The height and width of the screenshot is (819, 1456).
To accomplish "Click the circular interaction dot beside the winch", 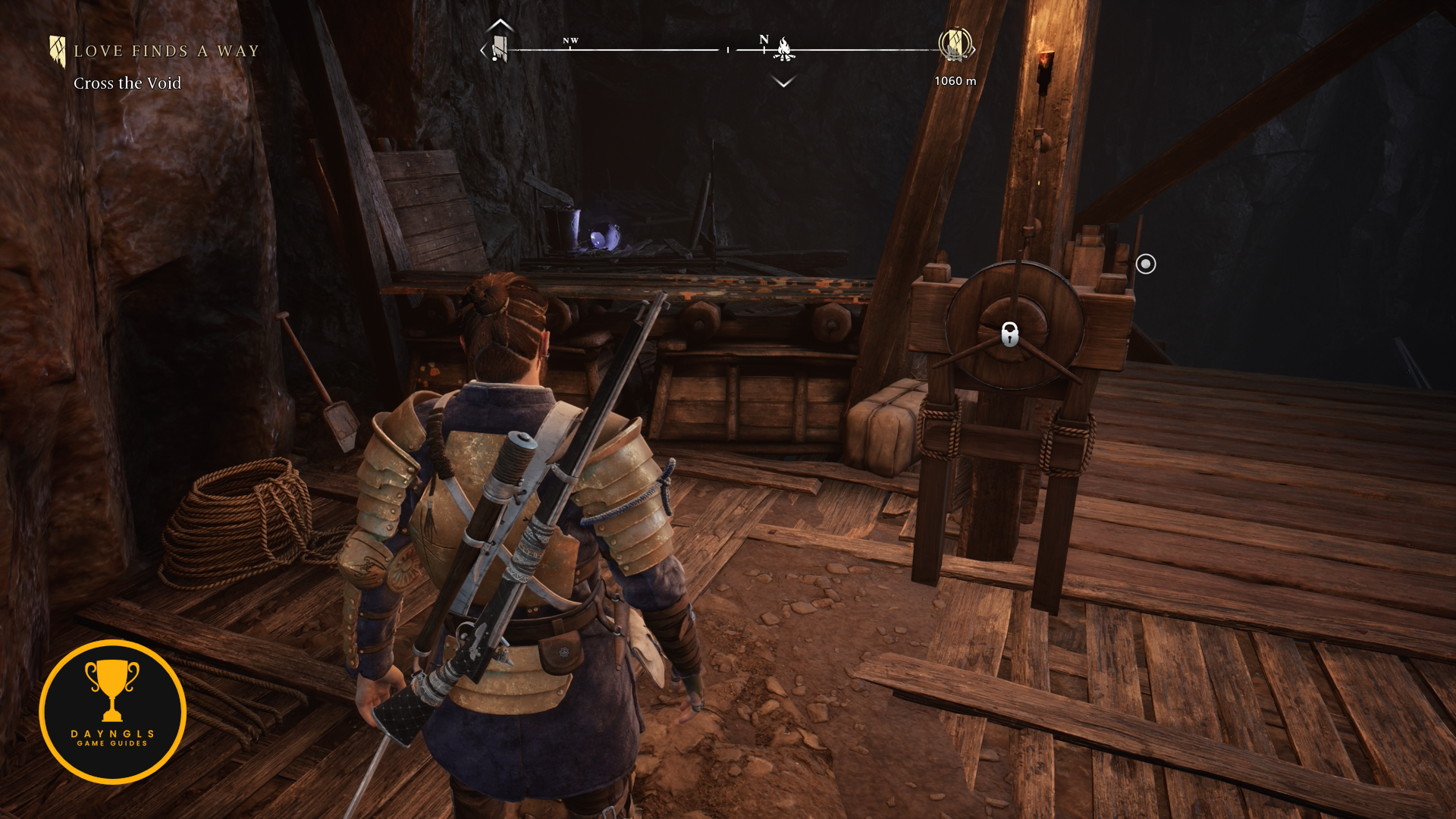I will pyautogui.click(x=1146, y=264).
